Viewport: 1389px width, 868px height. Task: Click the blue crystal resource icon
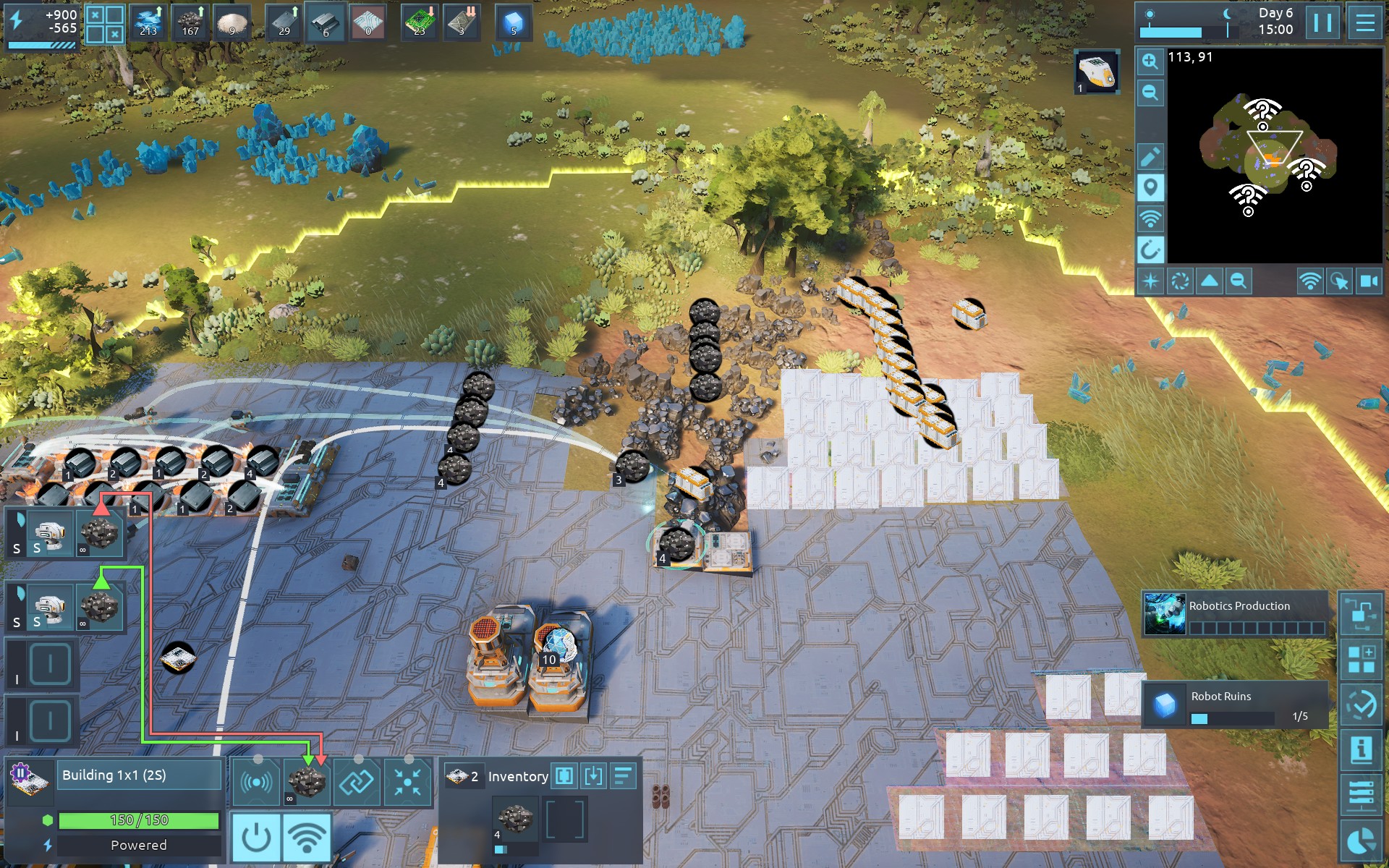coord(513,22)
